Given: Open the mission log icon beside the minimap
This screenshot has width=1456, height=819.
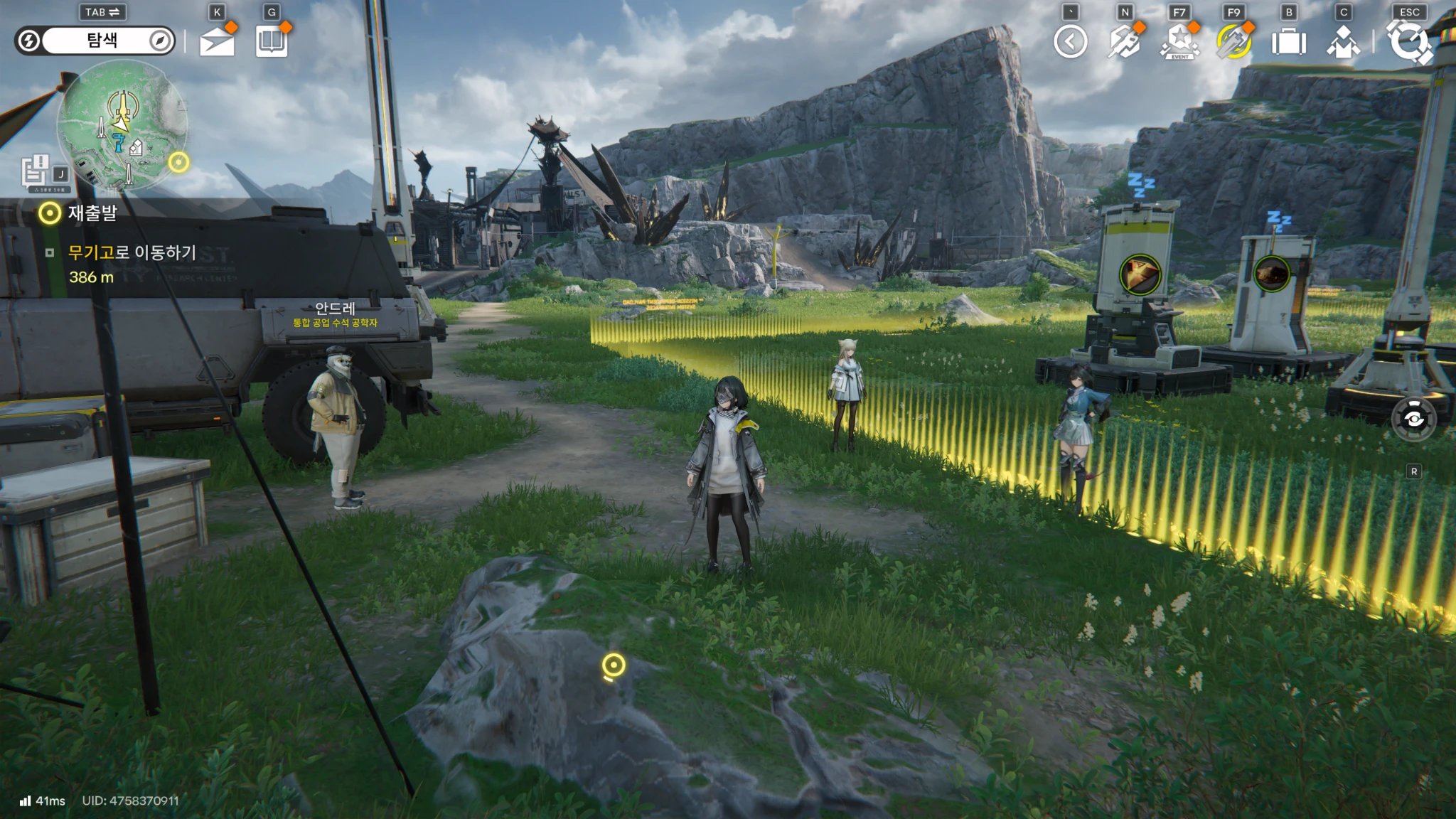Looking at the screenshot, I should click(35, 171).
